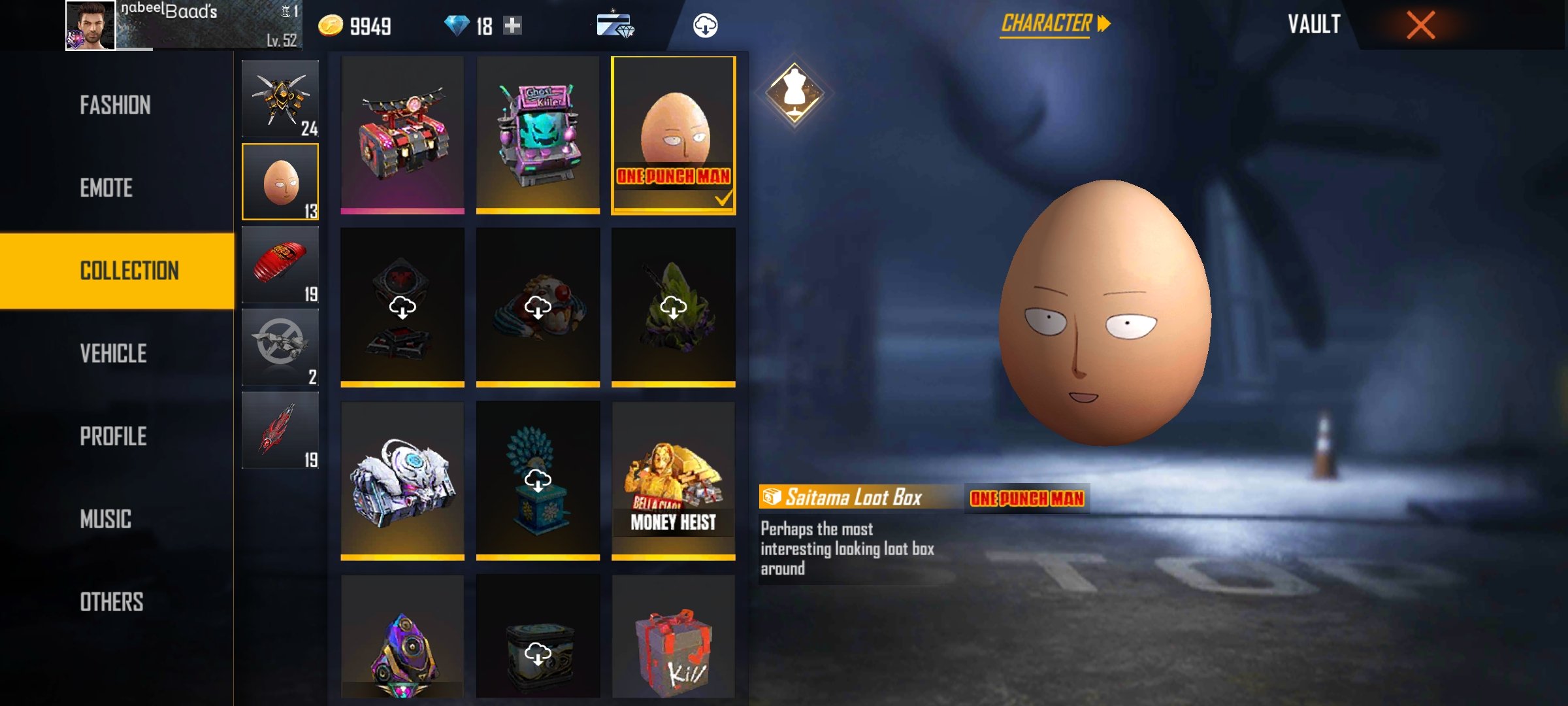Choose the Ghost Killer arcade loot box
Screen dimensions: 1568x706
point(538,135)
